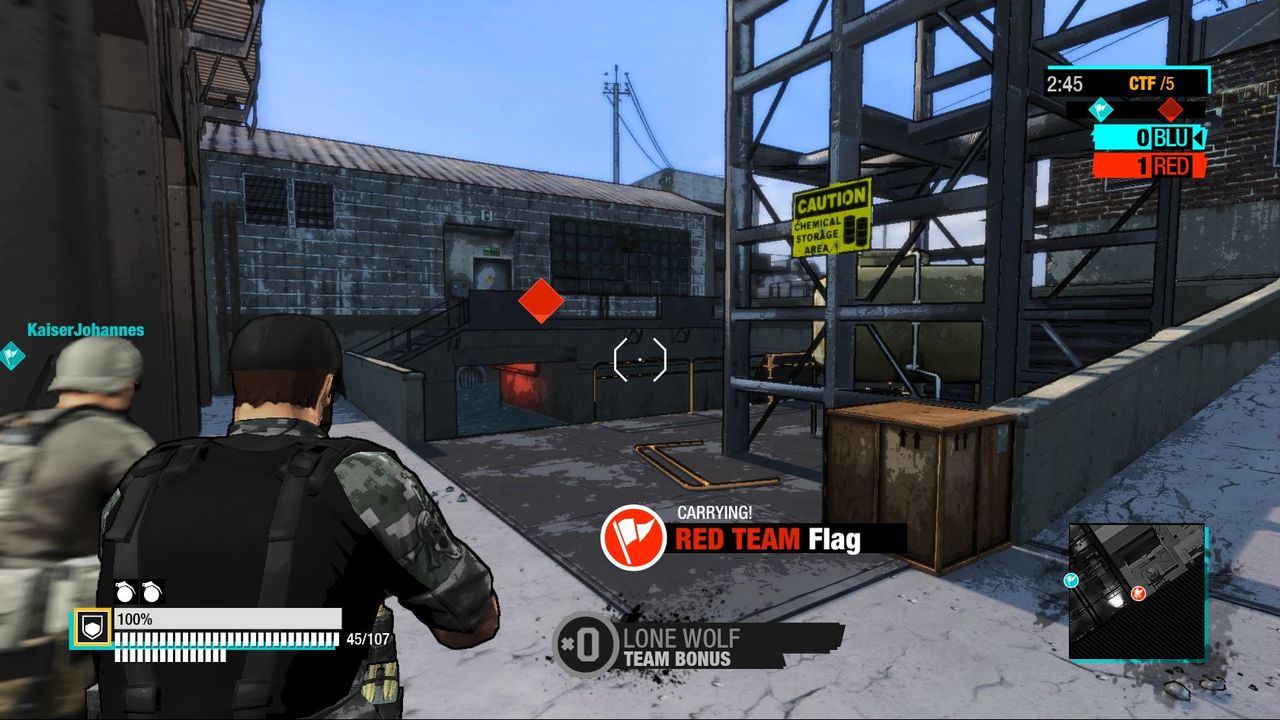Expand the arrow indicator on the BLU score bar
1280x720 pixels.
(x=1198, y=138)
